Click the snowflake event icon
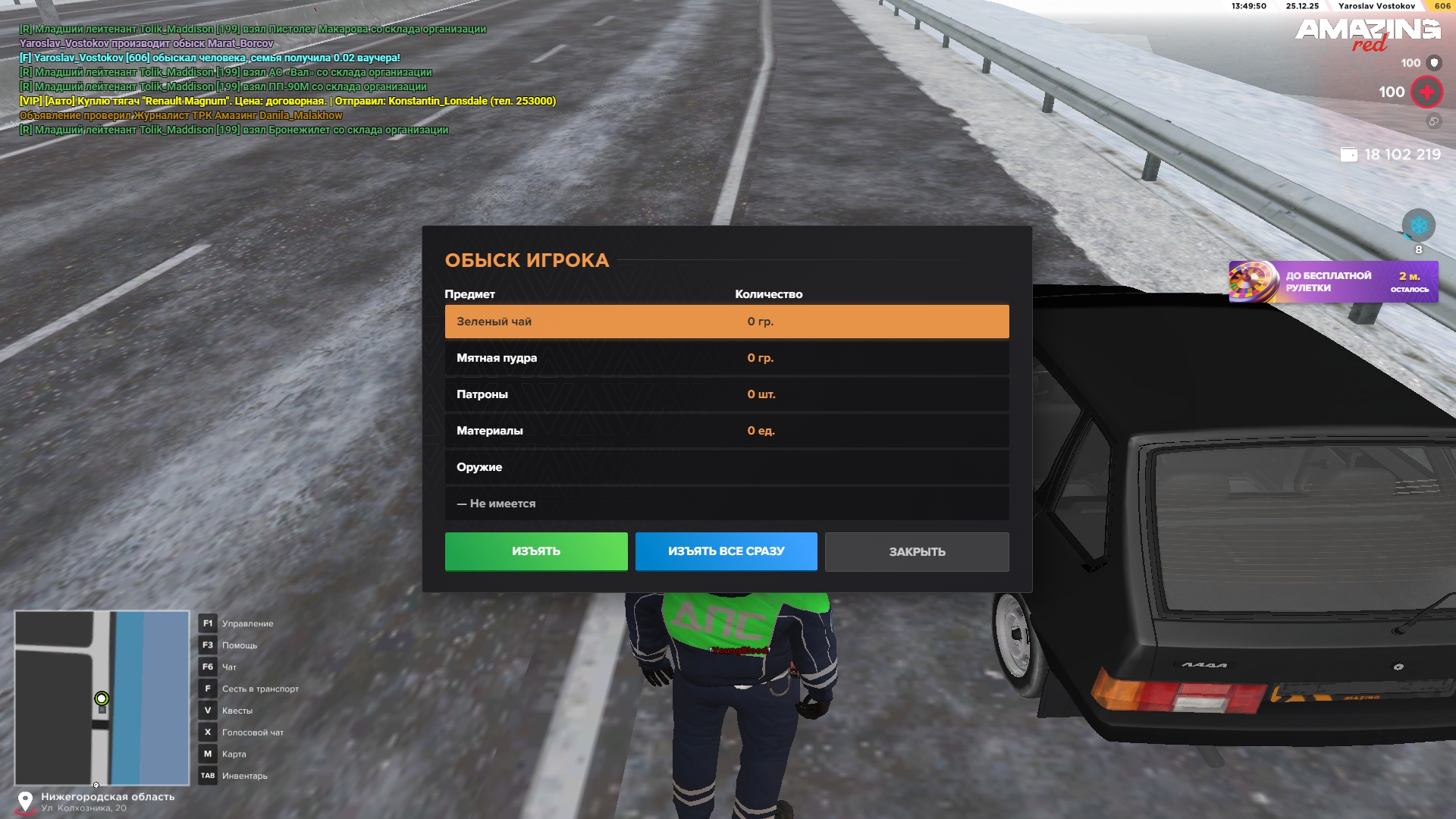 [1418, 226]
